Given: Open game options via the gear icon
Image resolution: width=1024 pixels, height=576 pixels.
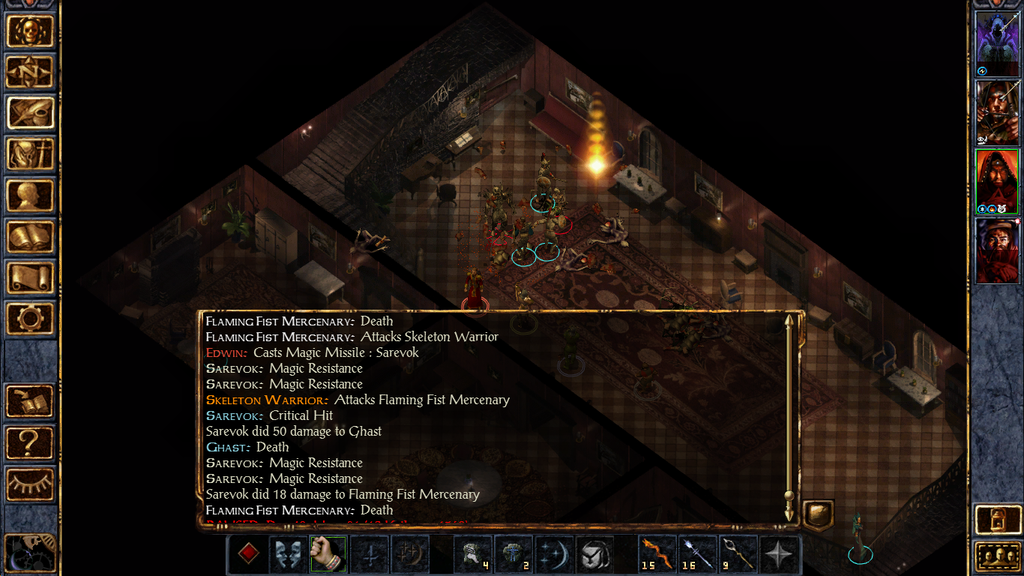Looking at the screenshot, I should click(30, 319).
